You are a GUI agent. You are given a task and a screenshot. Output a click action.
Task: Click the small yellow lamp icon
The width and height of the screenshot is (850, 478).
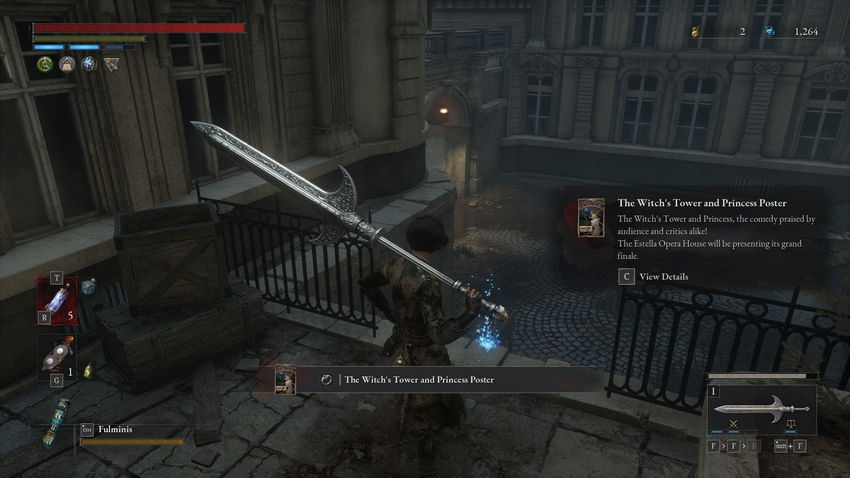pyautogui.click(x=89, y=368)
